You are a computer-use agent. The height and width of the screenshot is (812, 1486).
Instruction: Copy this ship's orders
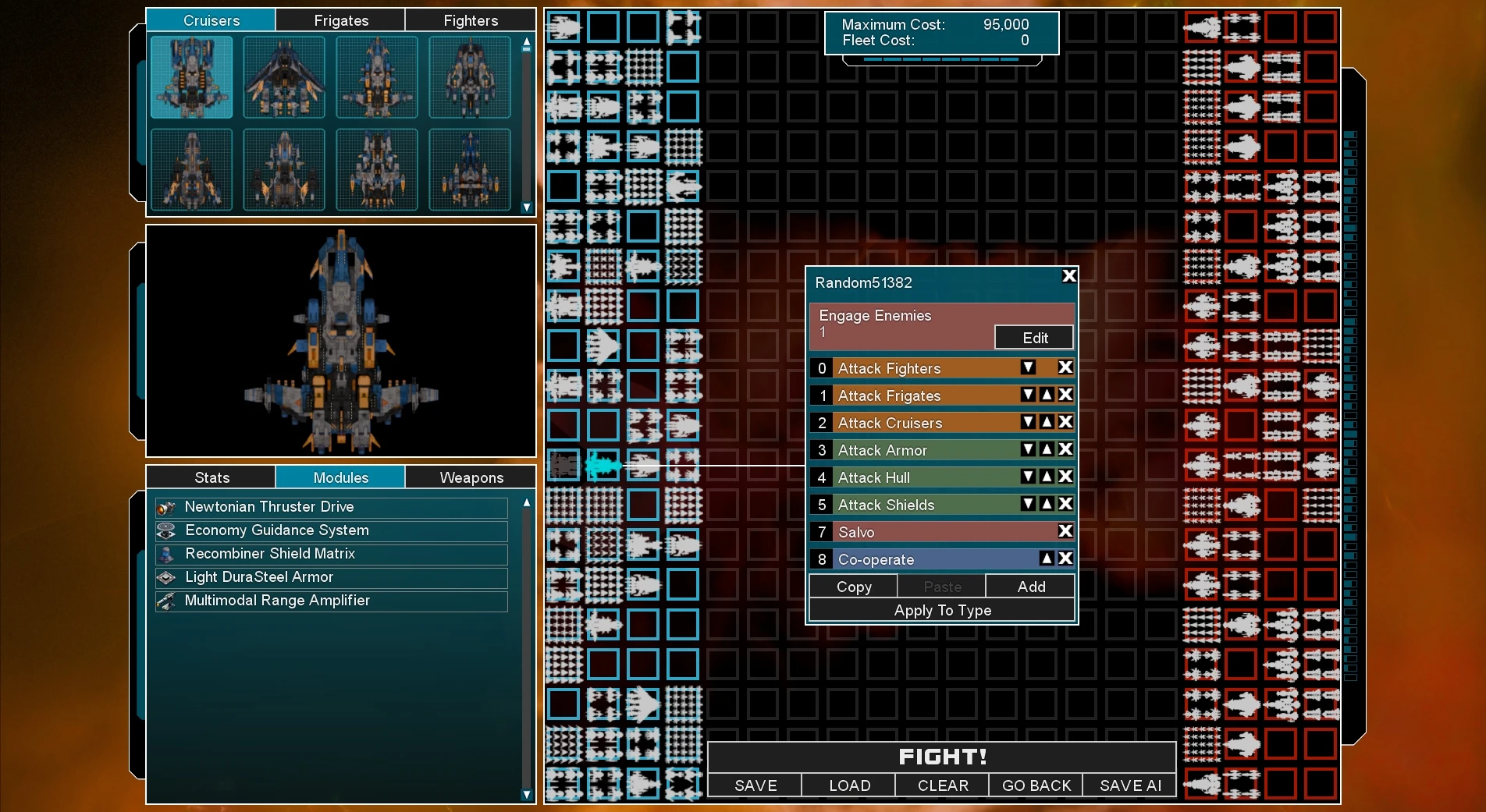click(x=854, y=587)
